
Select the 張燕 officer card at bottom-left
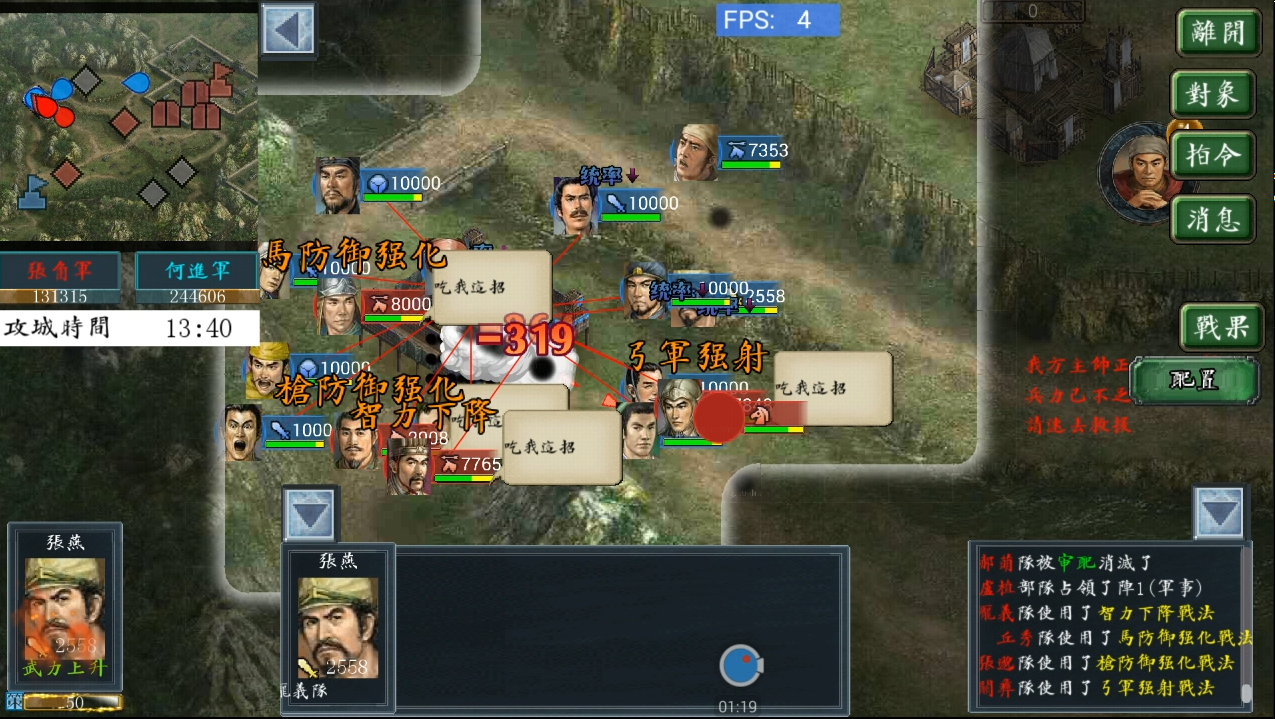click(x=65, y=610)
